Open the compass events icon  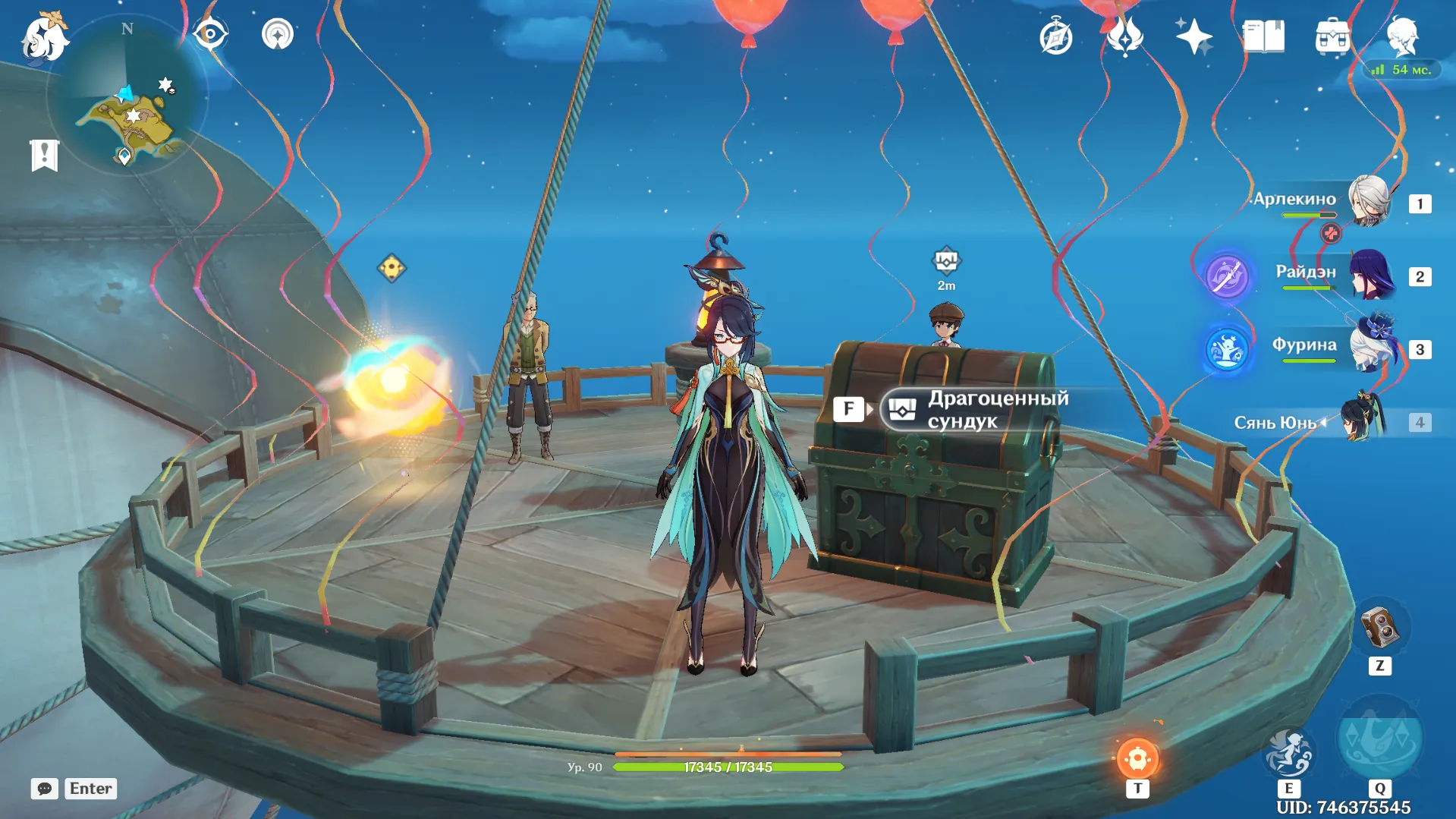1055,36
